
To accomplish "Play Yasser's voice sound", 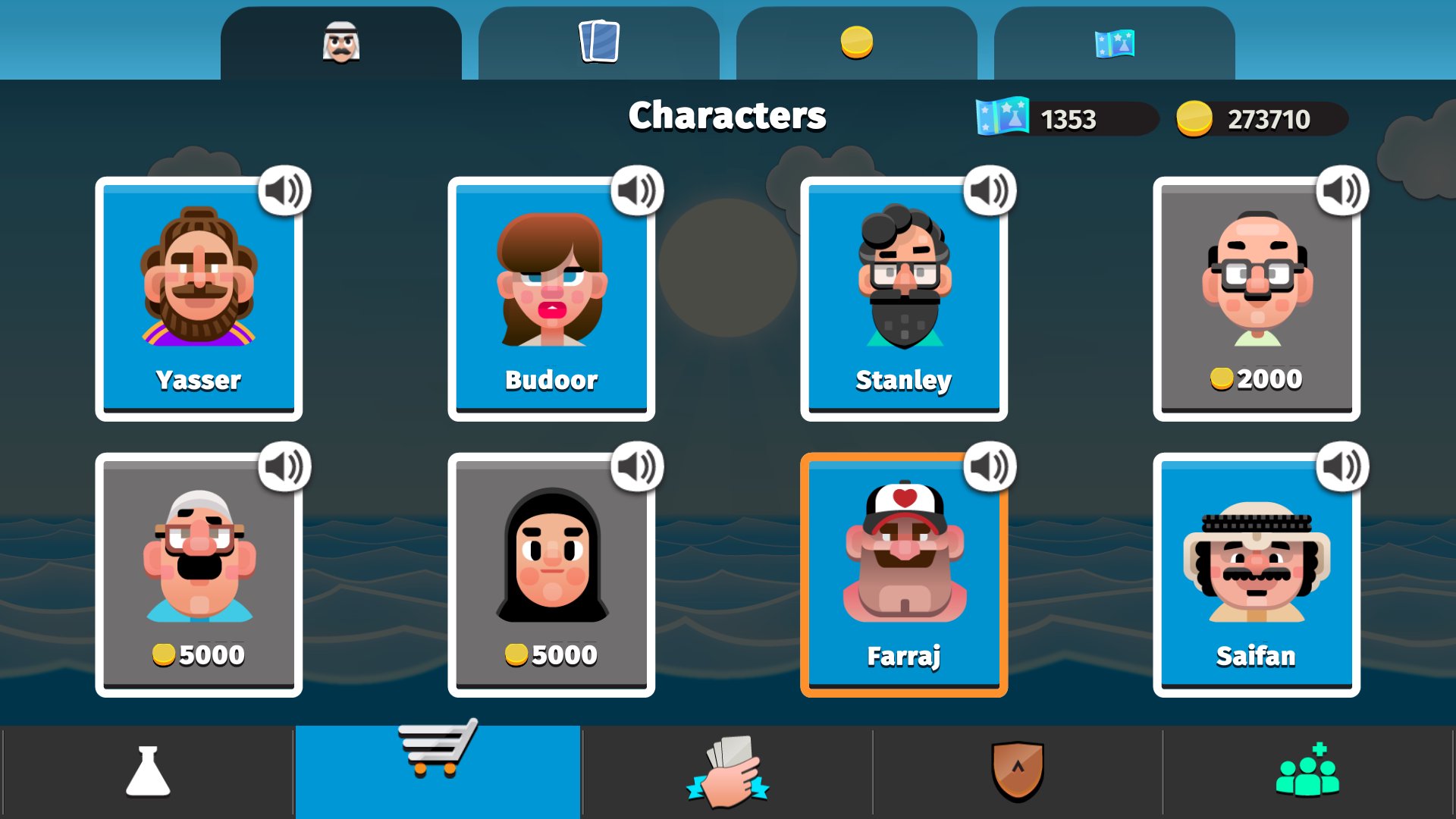I will (284, 191).
